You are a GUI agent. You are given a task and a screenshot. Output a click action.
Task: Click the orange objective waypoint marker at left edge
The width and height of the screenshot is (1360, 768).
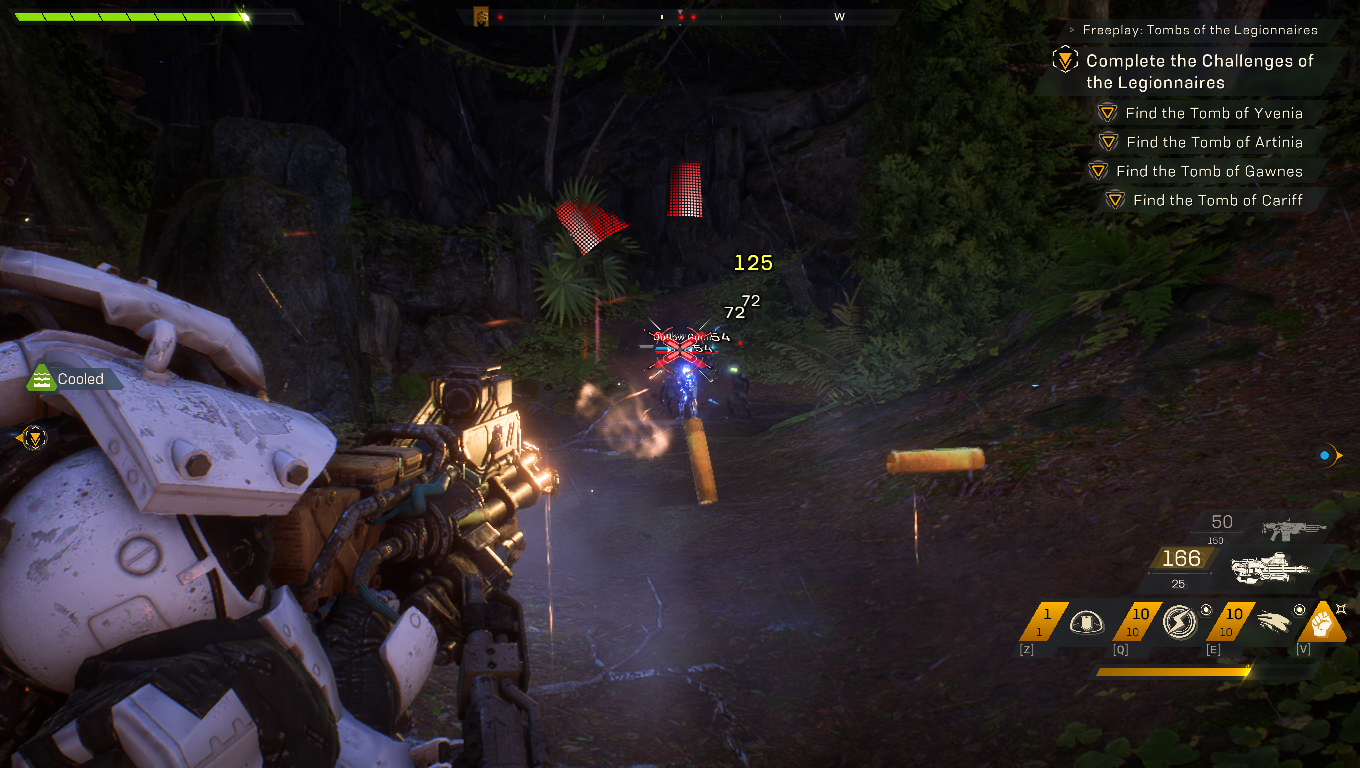tap(33, 437)
